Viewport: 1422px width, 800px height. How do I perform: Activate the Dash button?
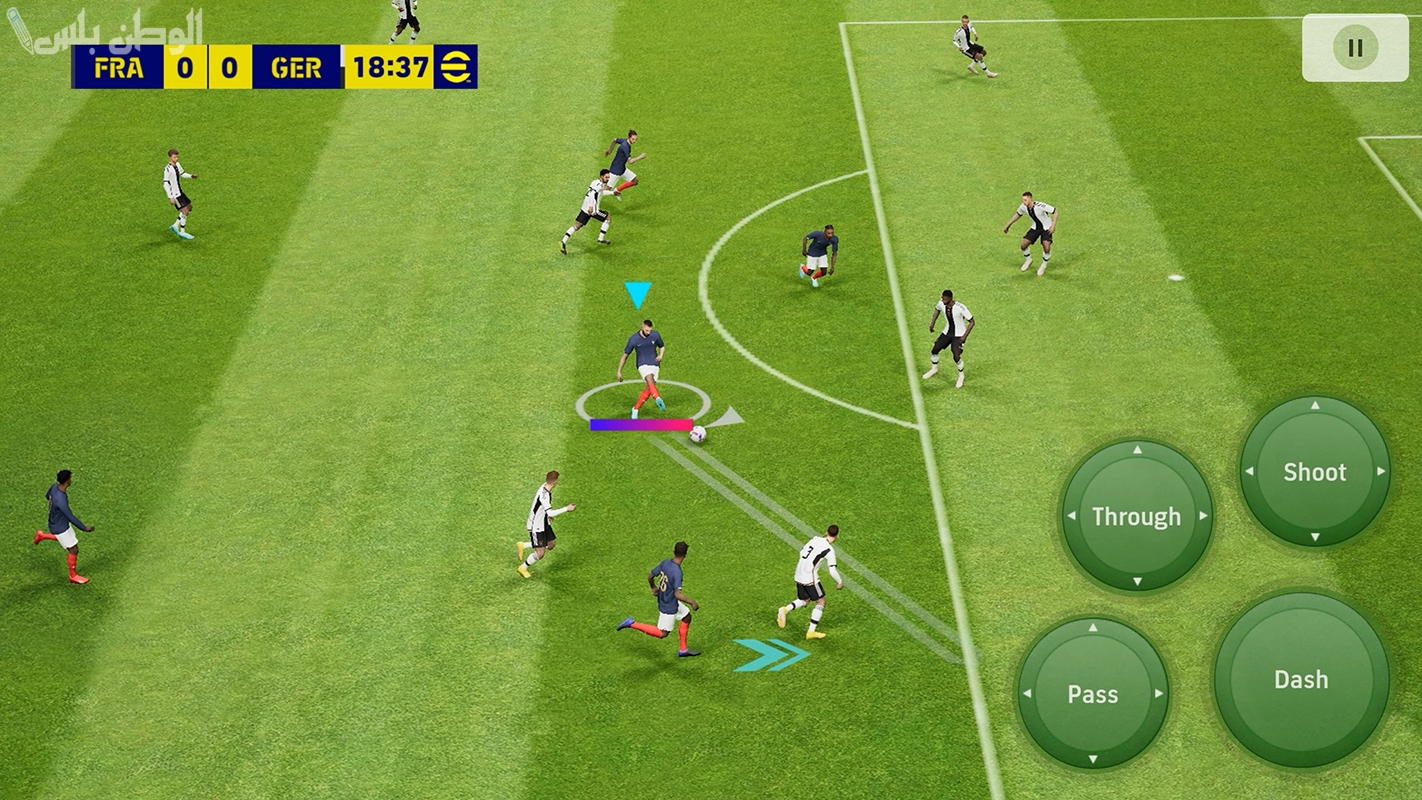click(1301, 680)
